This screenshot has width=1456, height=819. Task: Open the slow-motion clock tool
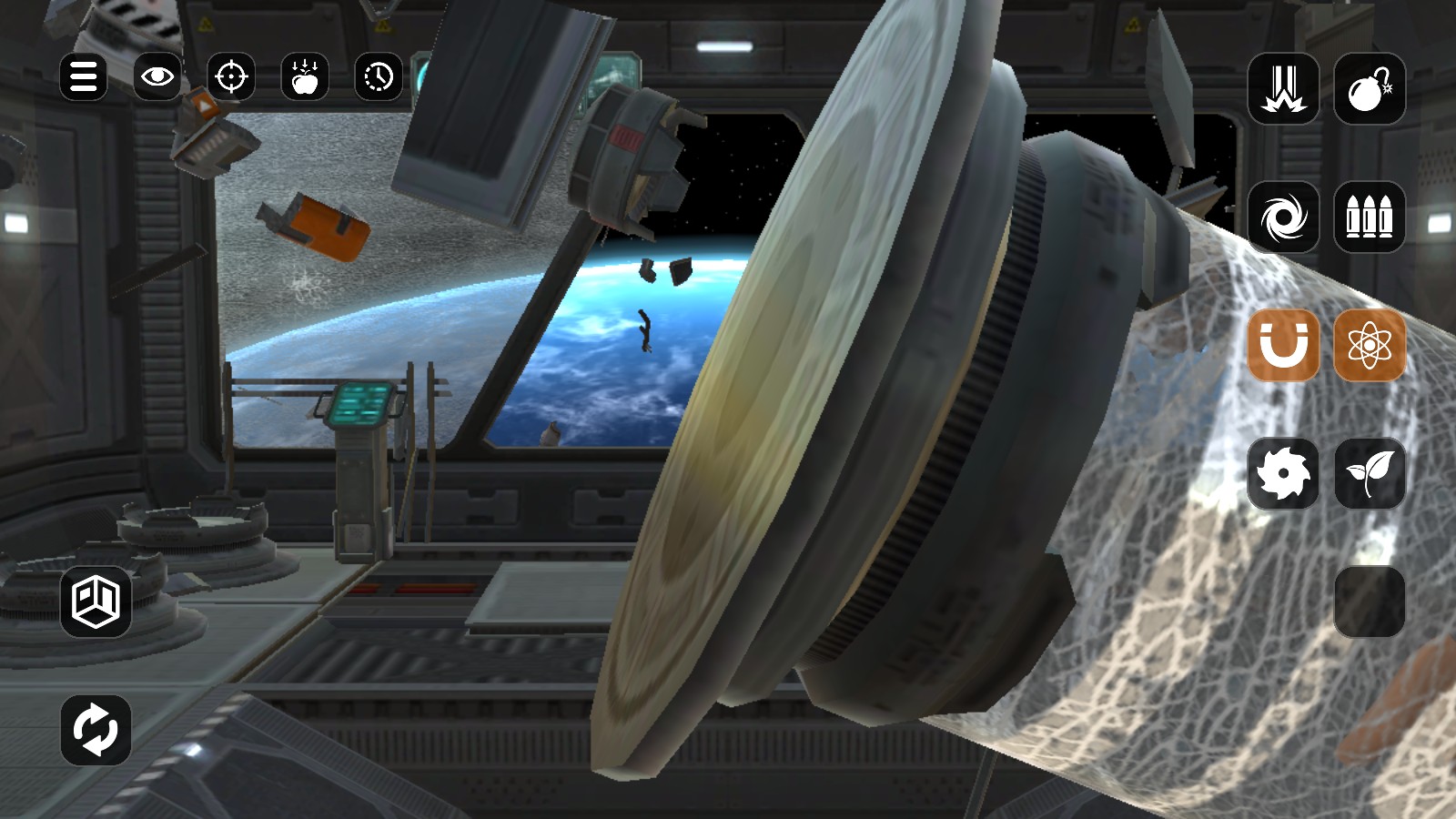379,77
